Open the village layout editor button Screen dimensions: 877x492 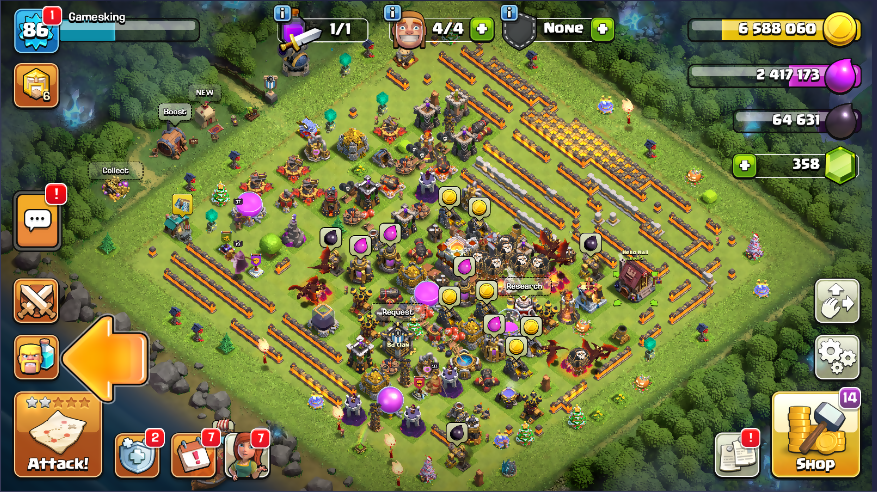(837, 300)
